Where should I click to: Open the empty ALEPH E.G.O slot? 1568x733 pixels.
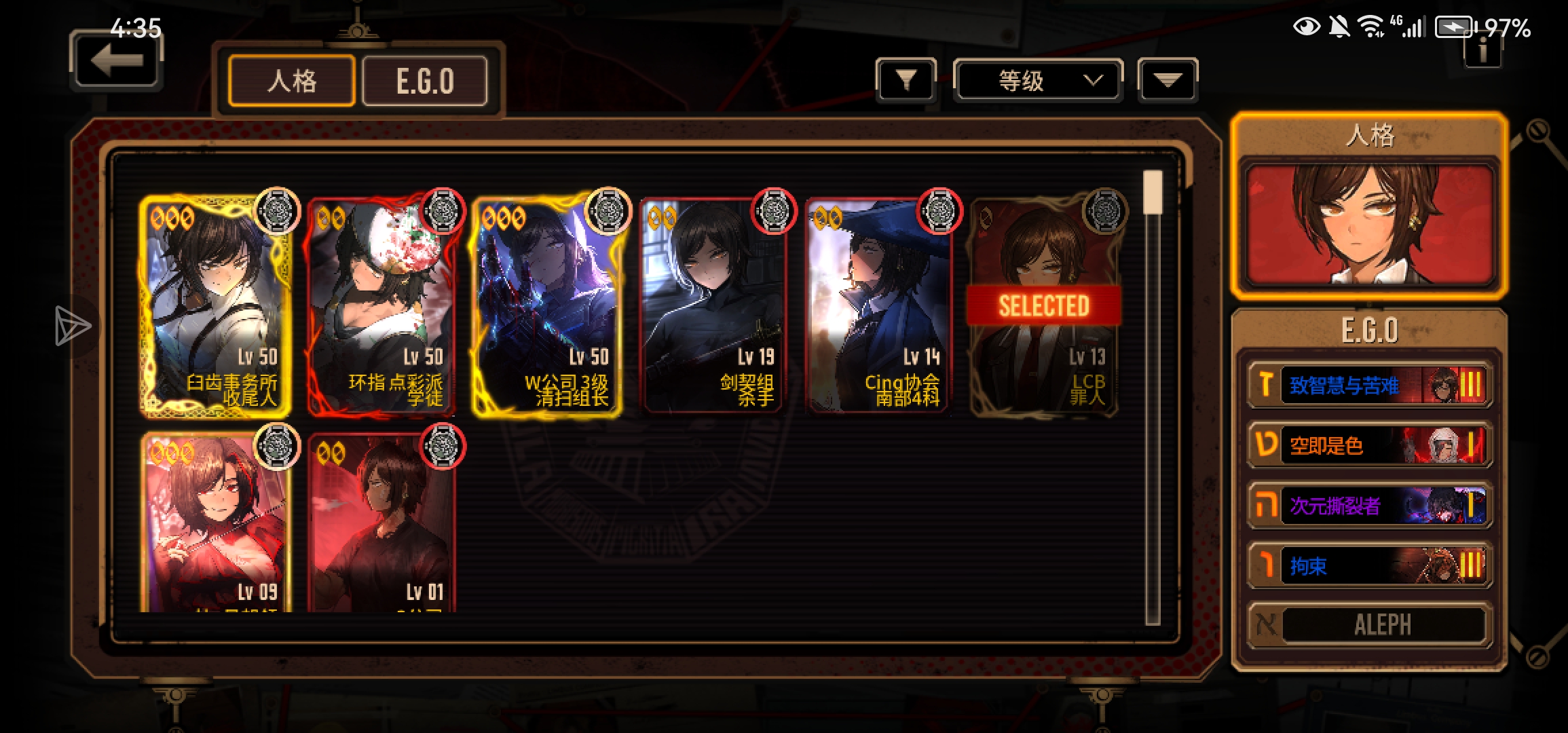coord(1370,625)
